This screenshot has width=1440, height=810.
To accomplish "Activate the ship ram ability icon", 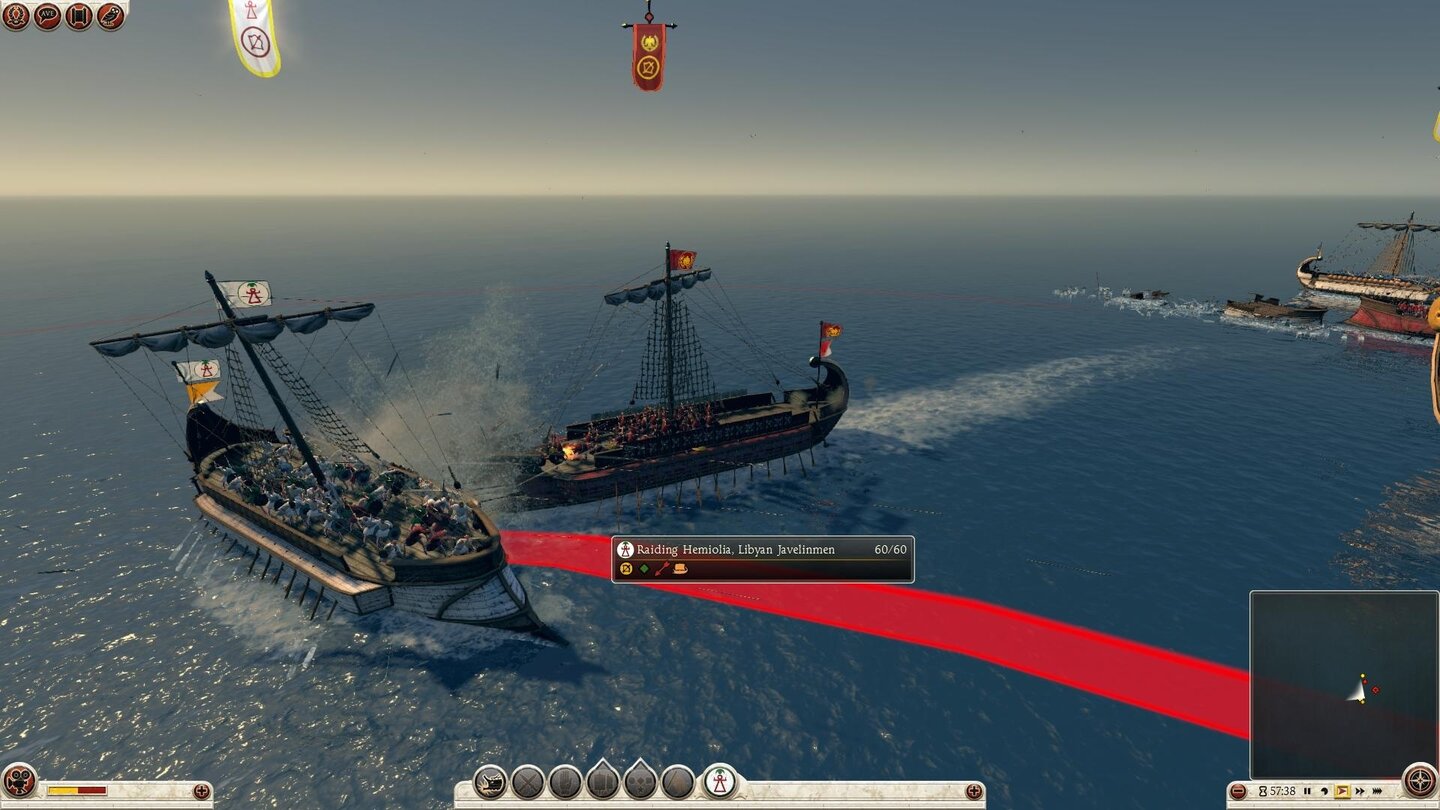I will coord(490,781).
